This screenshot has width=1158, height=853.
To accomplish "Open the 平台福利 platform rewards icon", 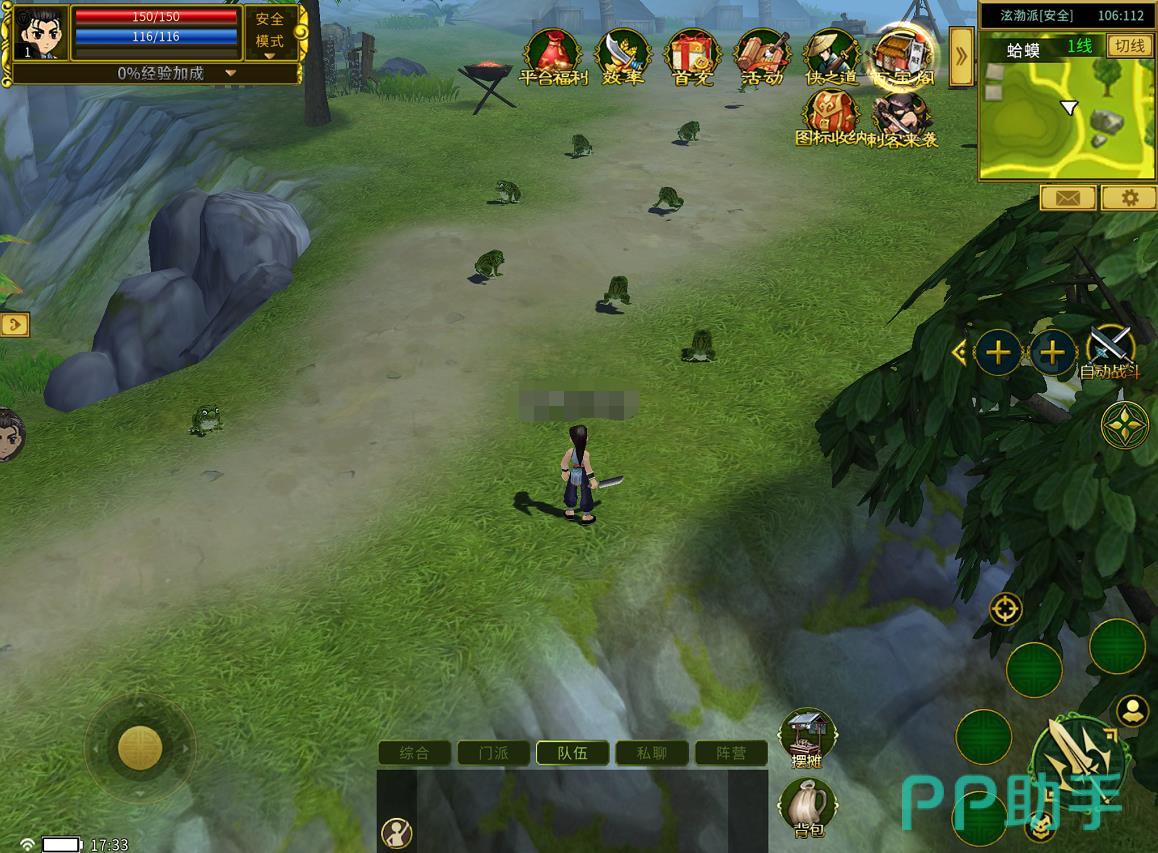I will coord(553,56).
